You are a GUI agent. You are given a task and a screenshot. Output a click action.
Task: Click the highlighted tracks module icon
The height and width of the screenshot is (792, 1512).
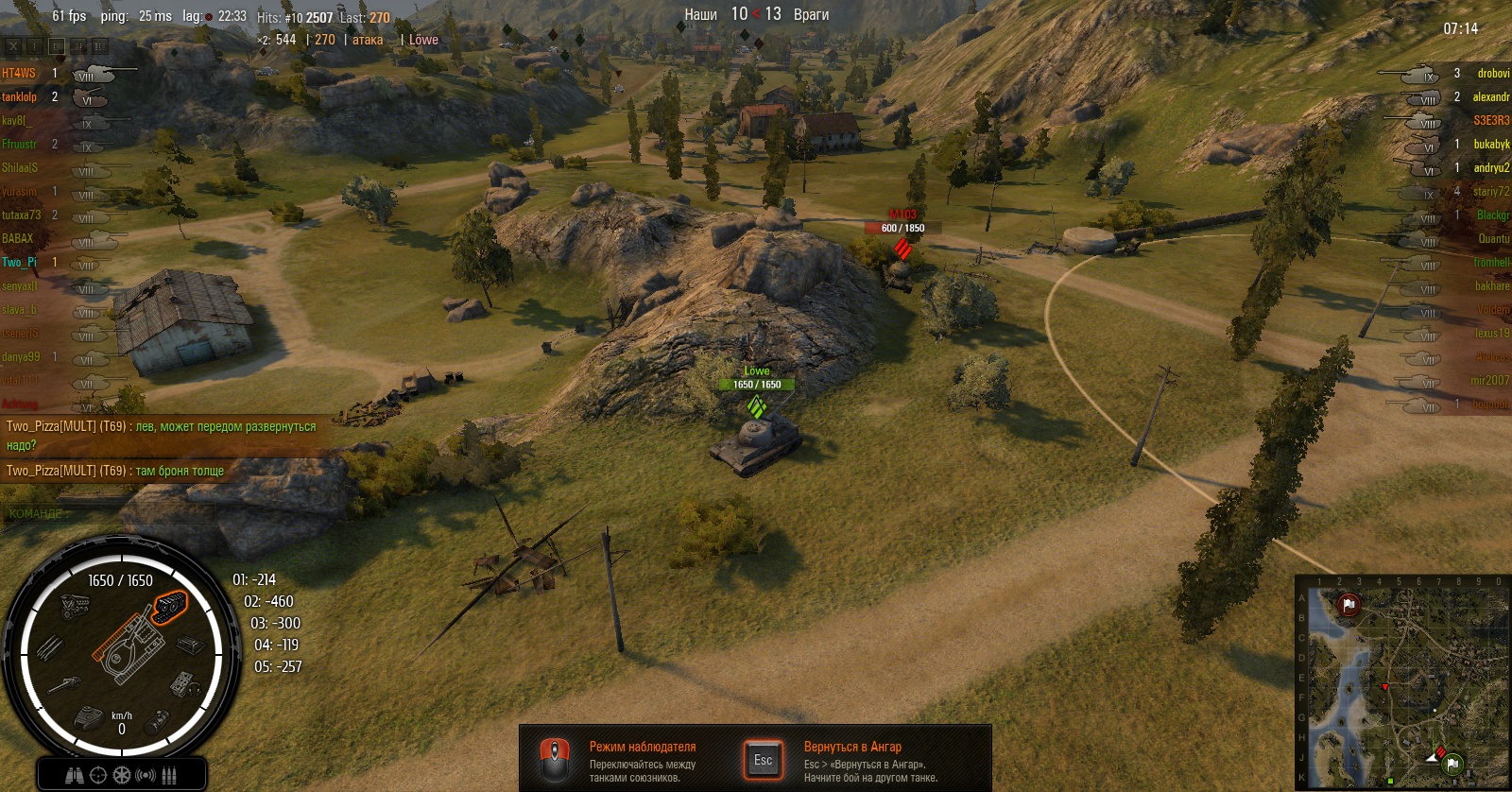(x=170, y=606)
